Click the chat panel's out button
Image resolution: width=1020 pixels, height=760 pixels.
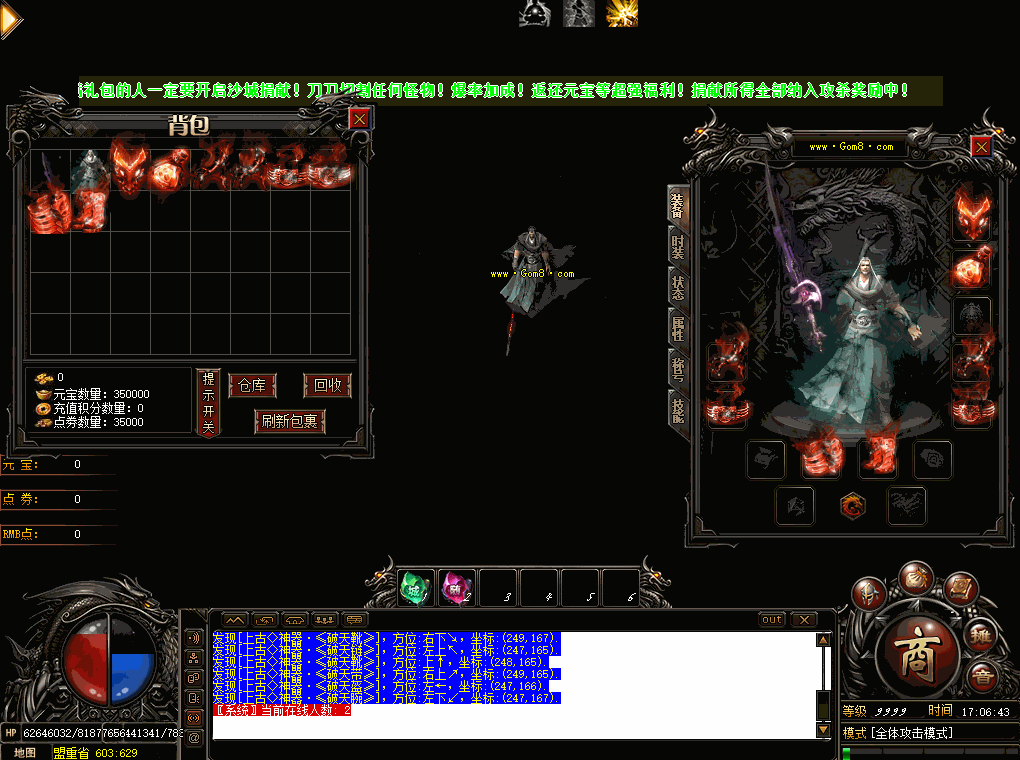(x=772, y=620)
